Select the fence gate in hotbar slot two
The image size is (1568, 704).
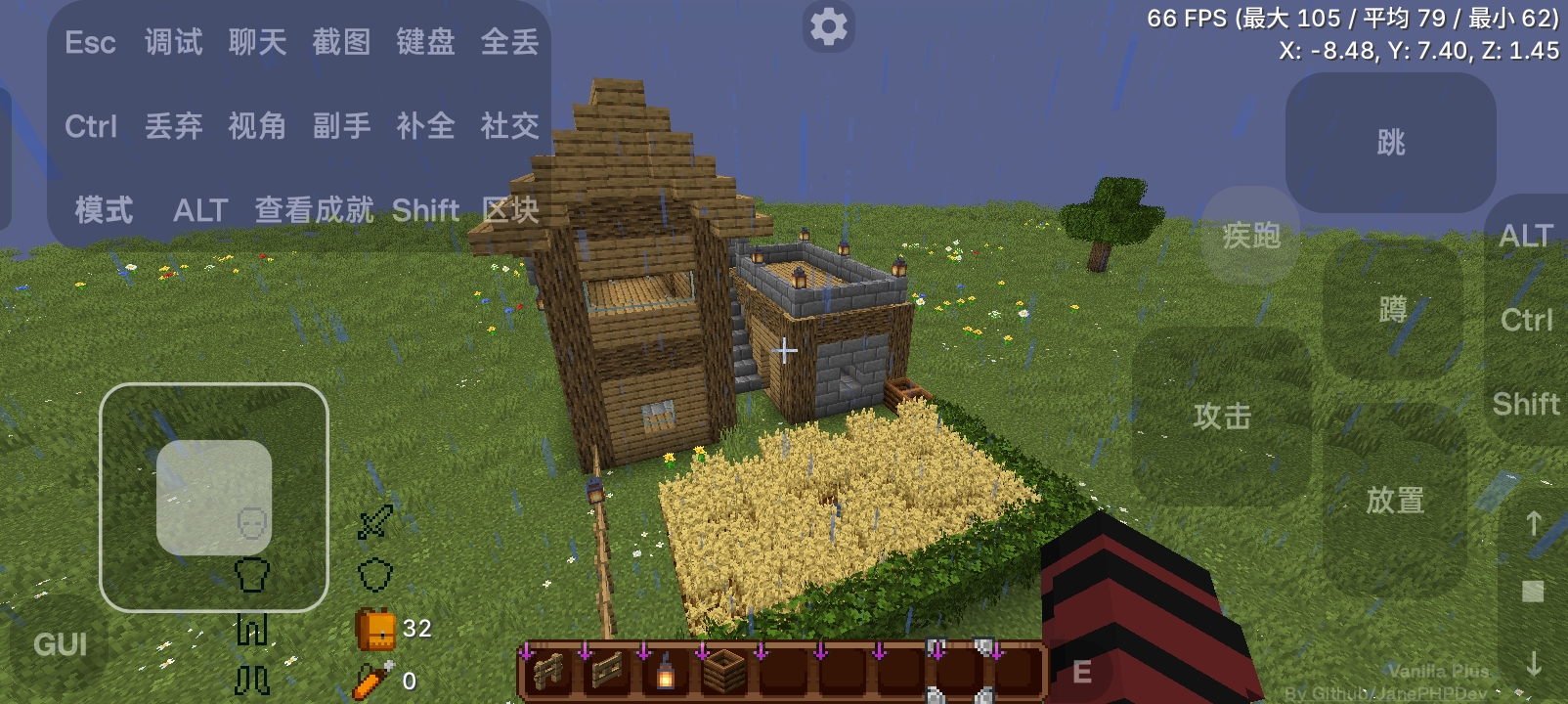tap(606, 674)
